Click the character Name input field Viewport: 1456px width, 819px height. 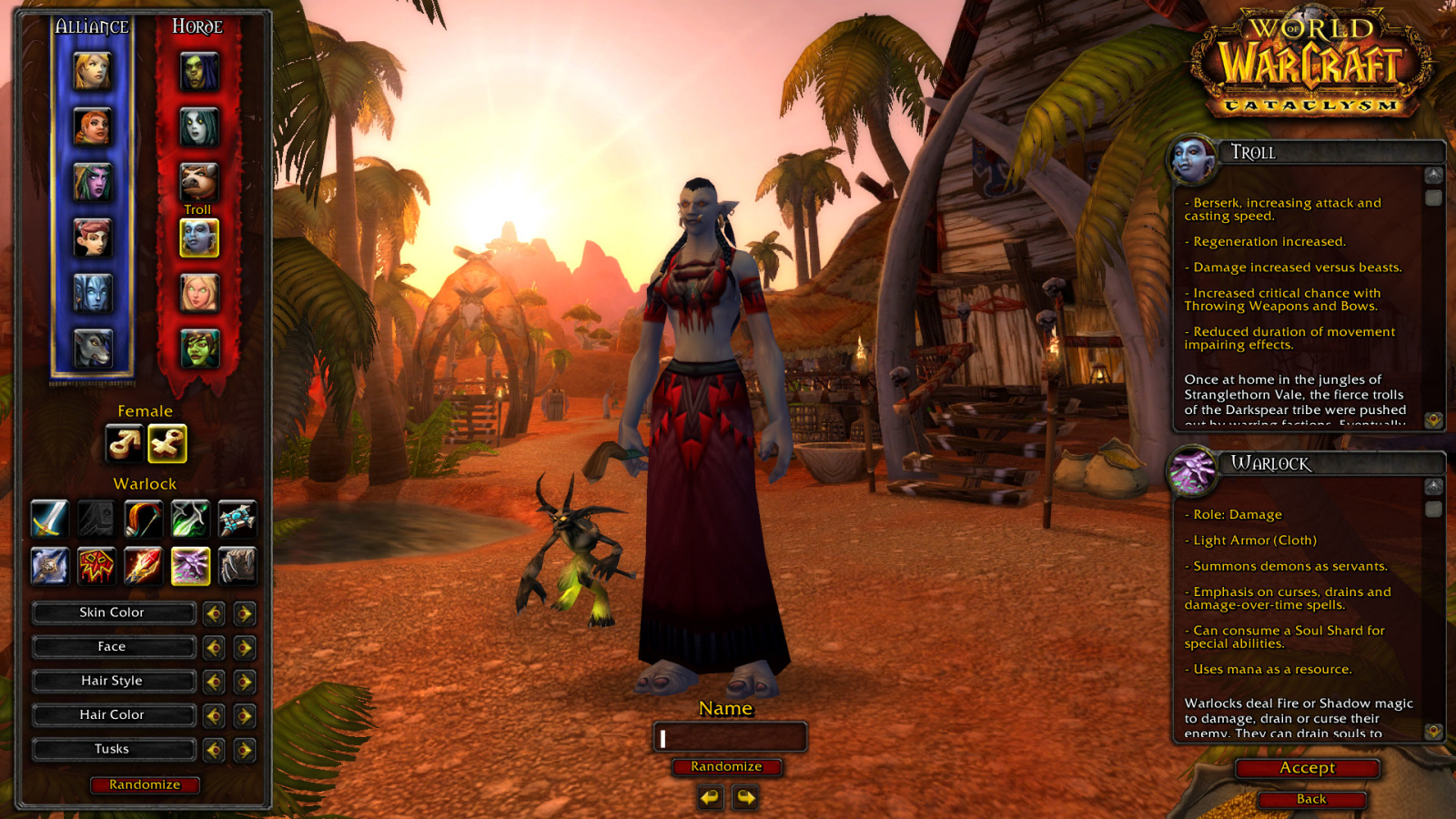(x=730, y=738)
